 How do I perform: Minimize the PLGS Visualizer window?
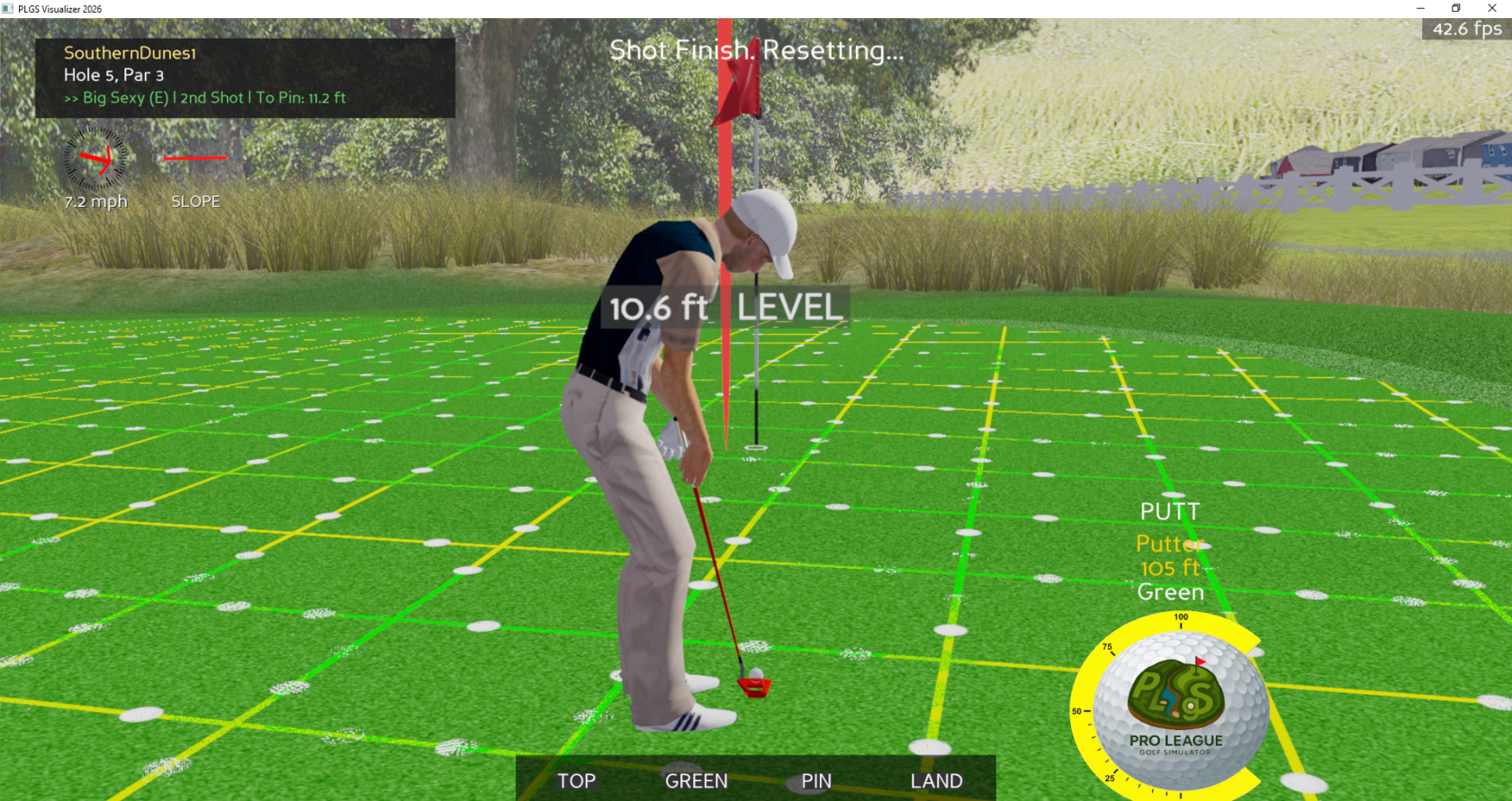[1420, 8]
